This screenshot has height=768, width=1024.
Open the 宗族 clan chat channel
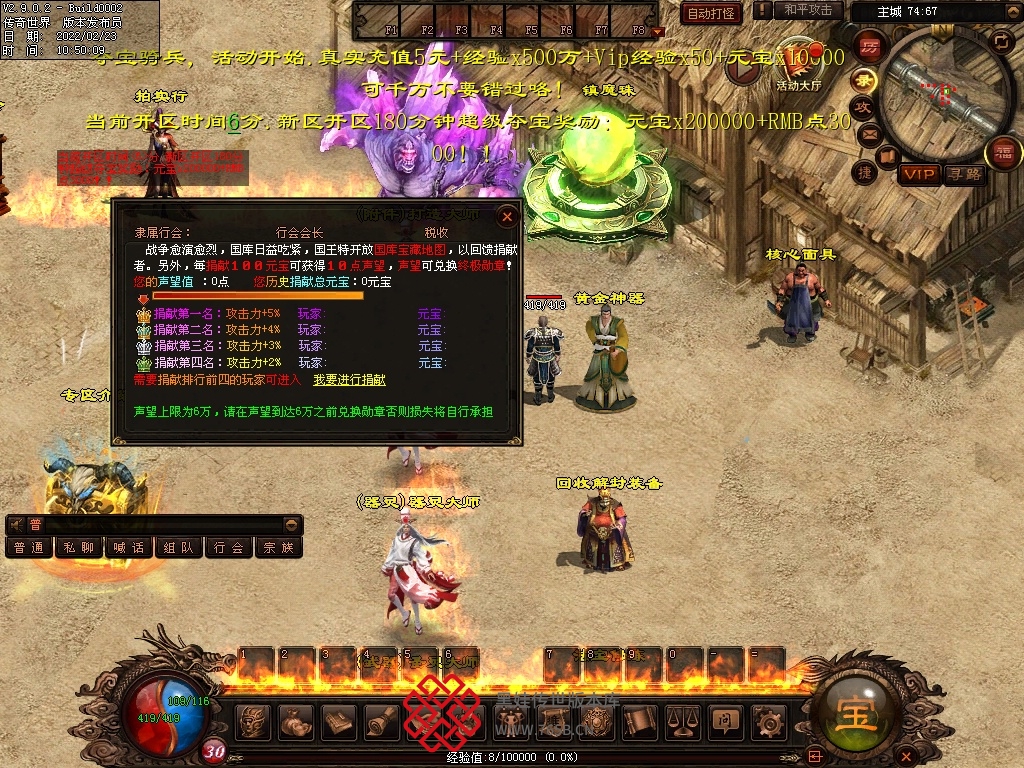pos(279,548)
